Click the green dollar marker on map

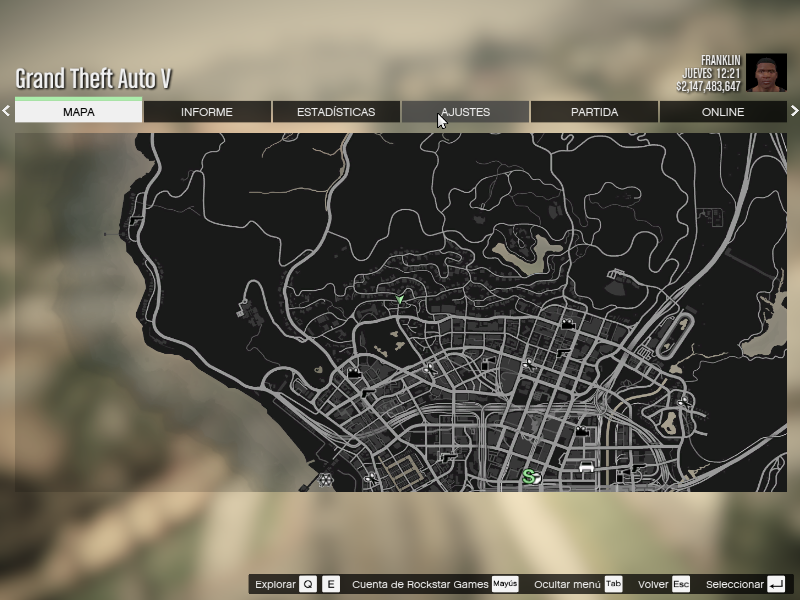530,478
